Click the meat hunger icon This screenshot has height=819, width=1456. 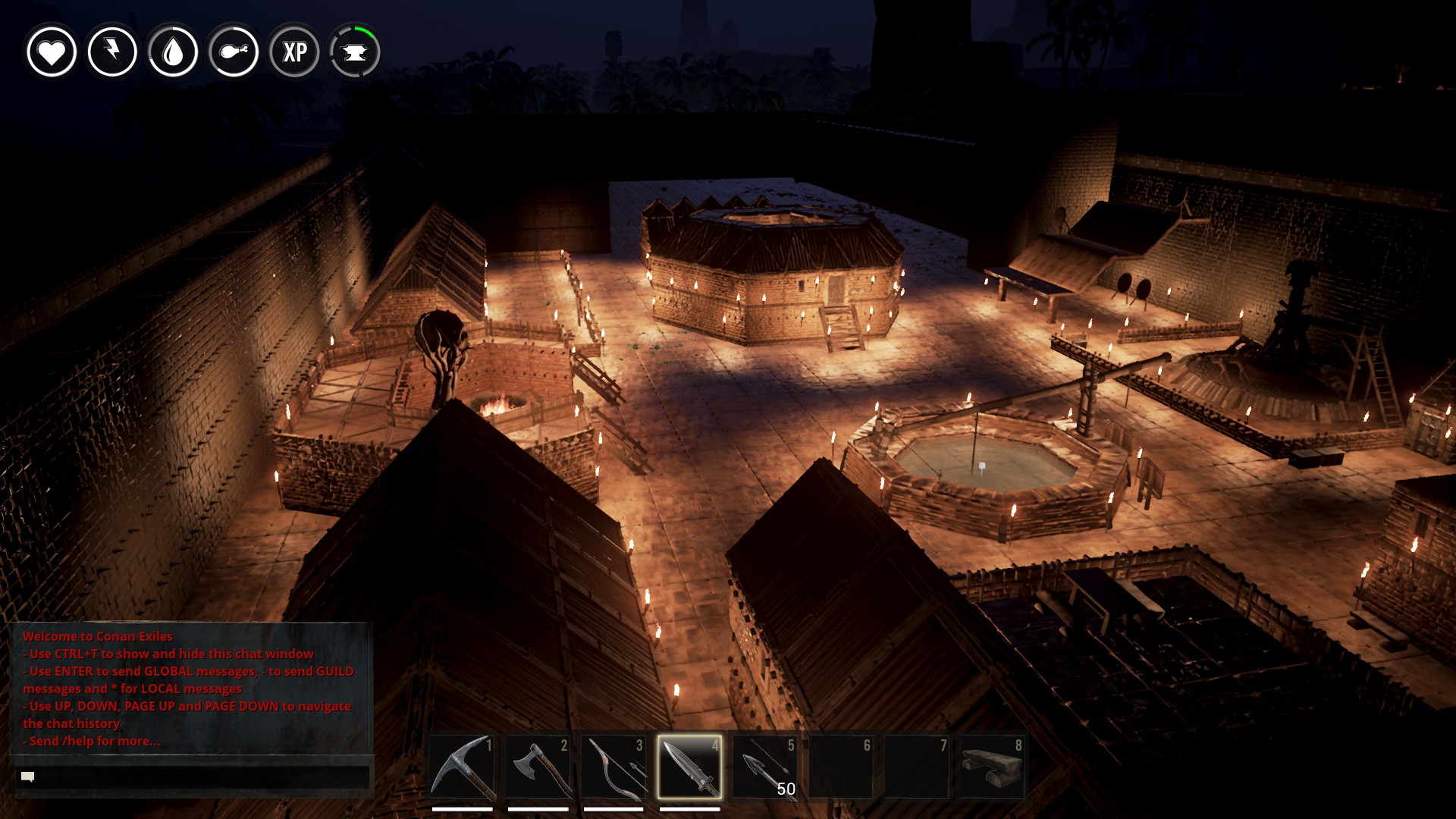point(234,52)
